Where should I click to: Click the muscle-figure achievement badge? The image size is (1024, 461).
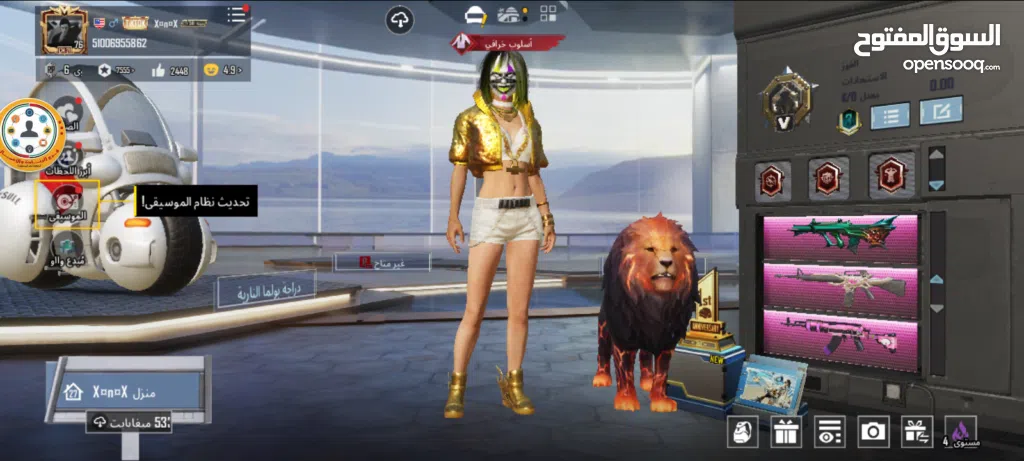tap(890, 177)
